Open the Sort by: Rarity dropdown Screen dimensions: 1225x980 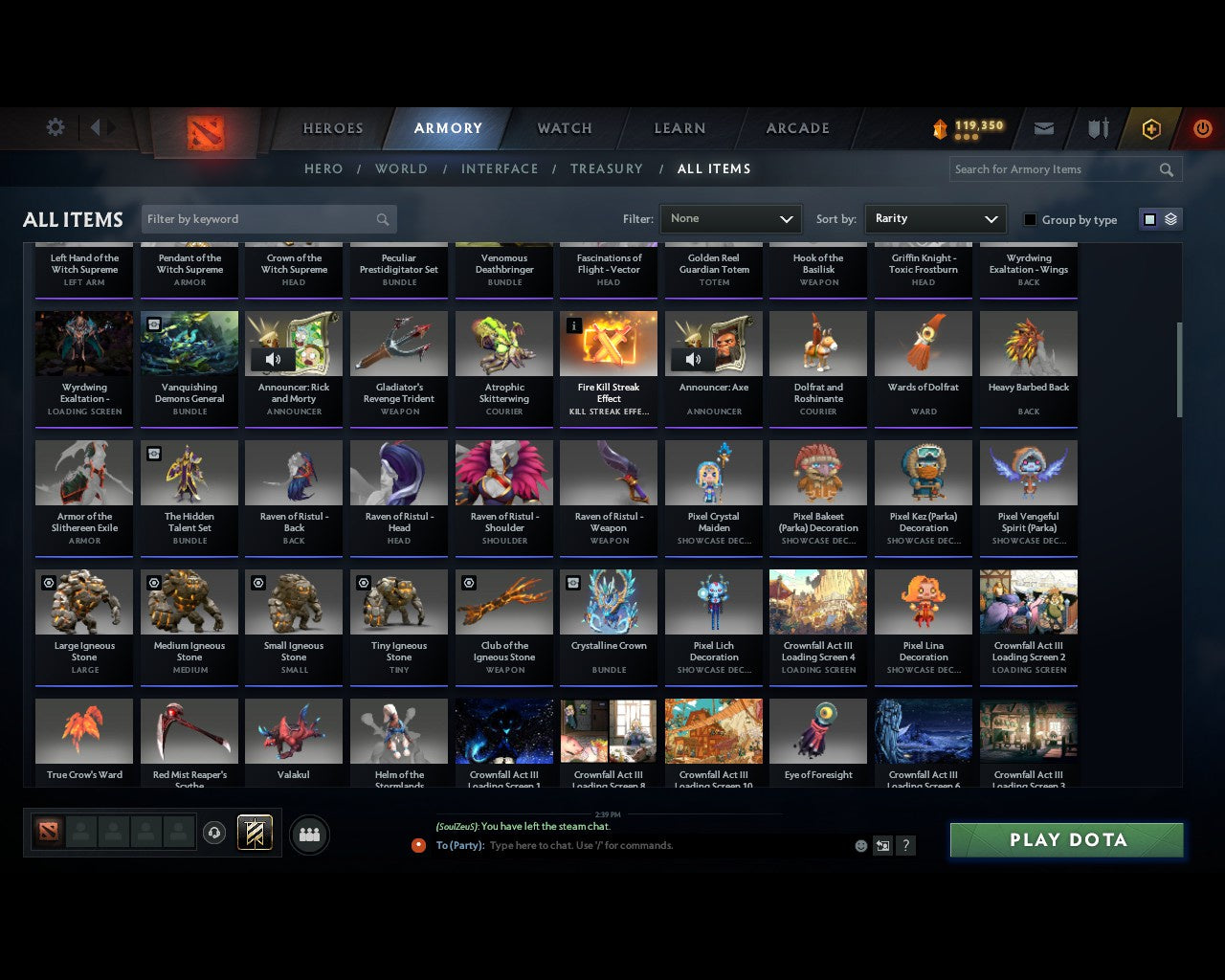click(x=935, y=219)
